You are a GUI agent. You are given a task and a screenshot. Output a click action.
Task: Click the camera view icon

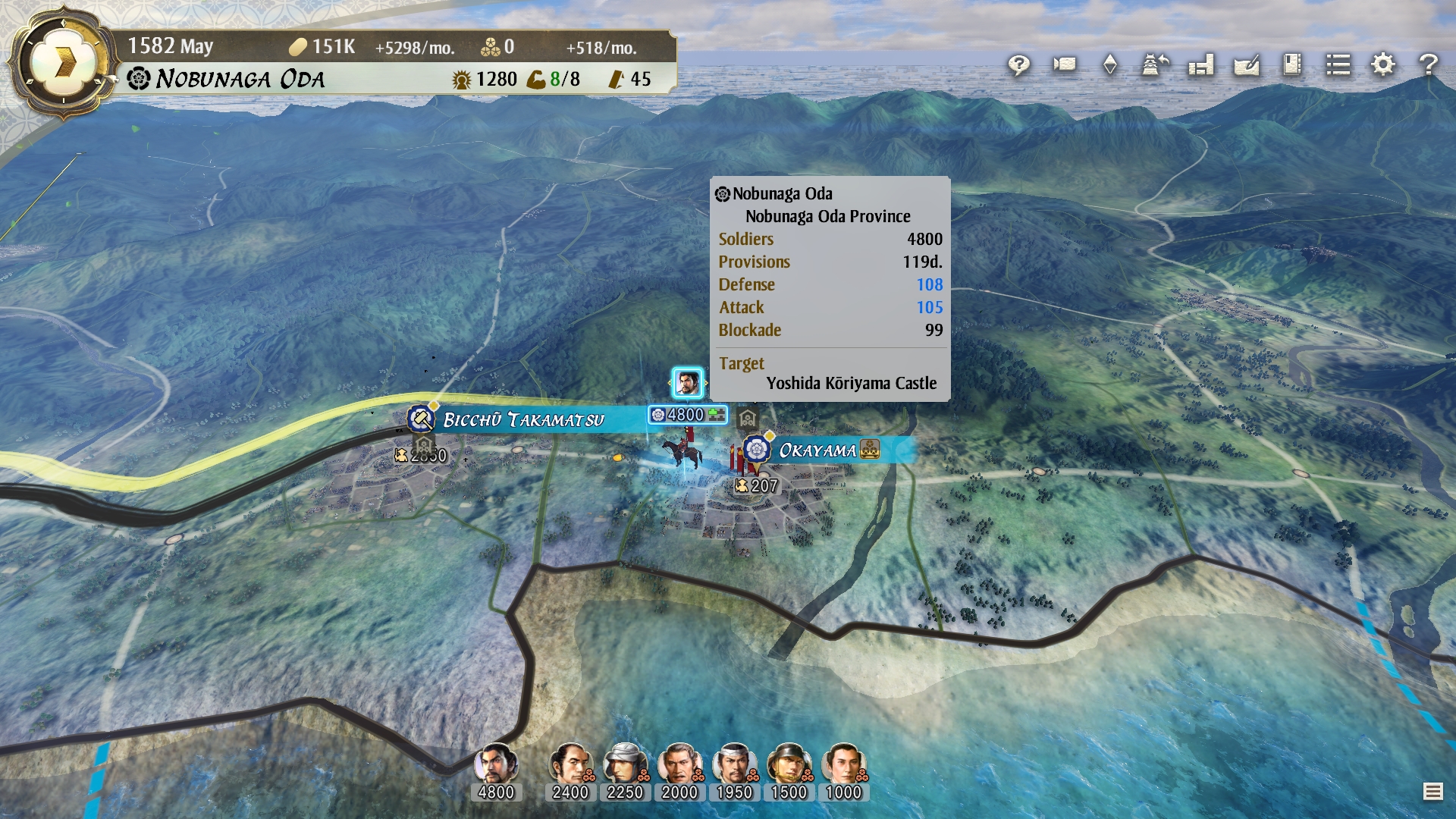pos(1064,65)
